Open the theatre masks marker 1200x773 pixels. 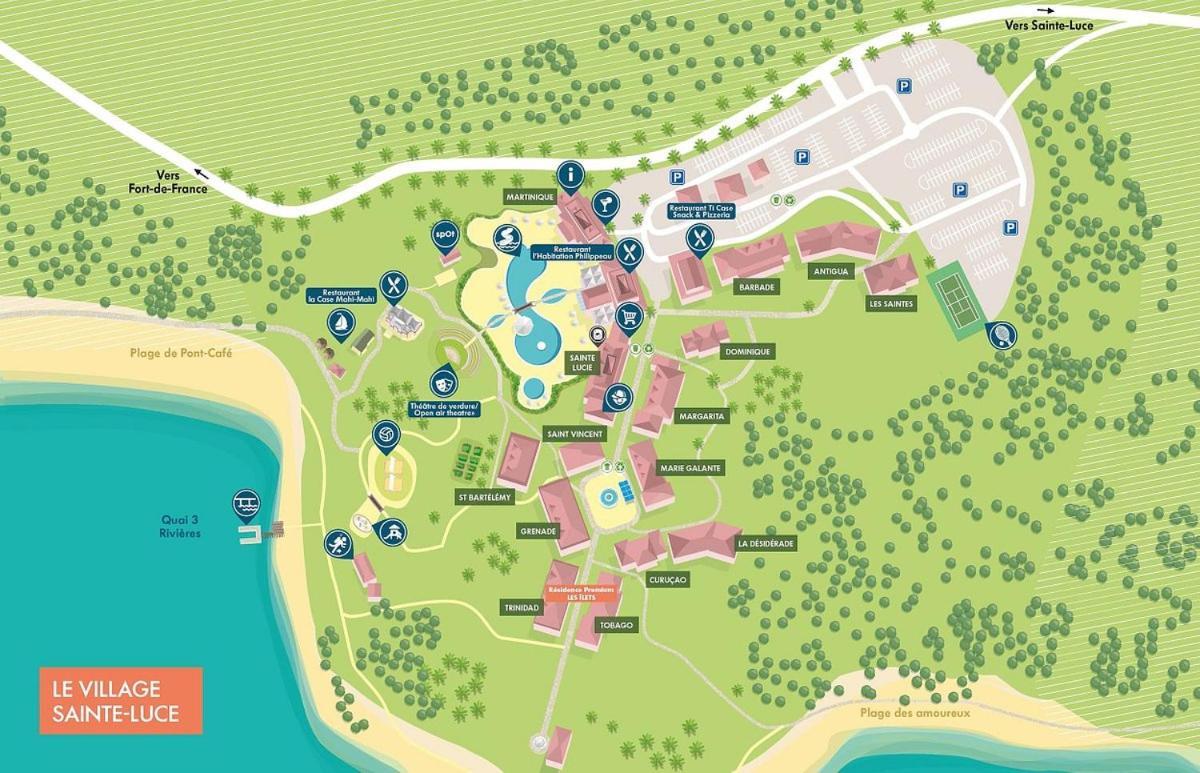[x=440, y=382]
